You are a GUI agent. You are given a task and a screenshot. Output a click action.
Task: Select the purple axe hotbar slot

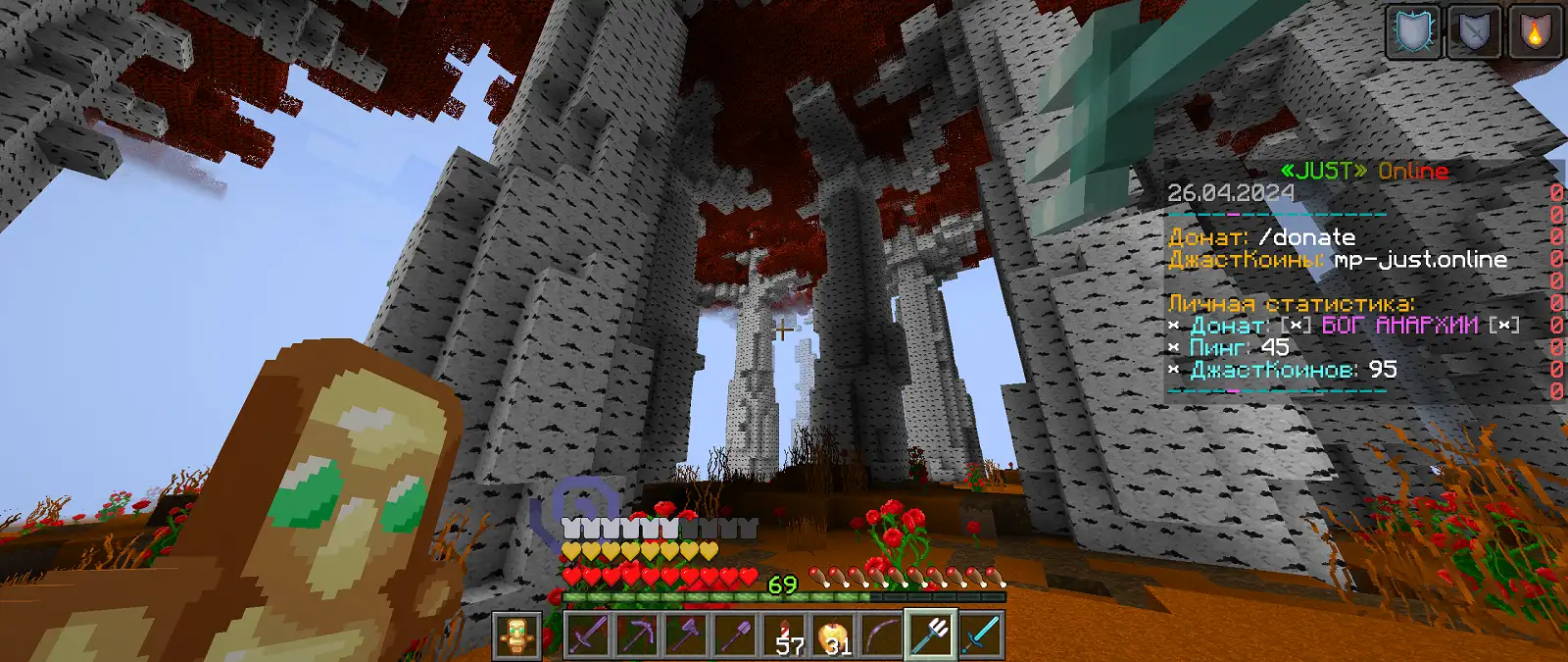686,636
